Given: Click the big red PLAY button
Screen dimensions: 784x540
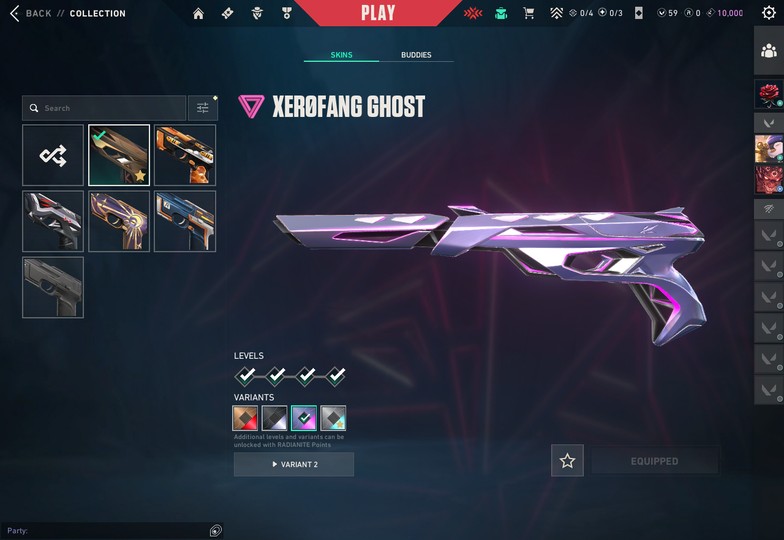Looking at the screenshot, I should click(x=377, y=13).
